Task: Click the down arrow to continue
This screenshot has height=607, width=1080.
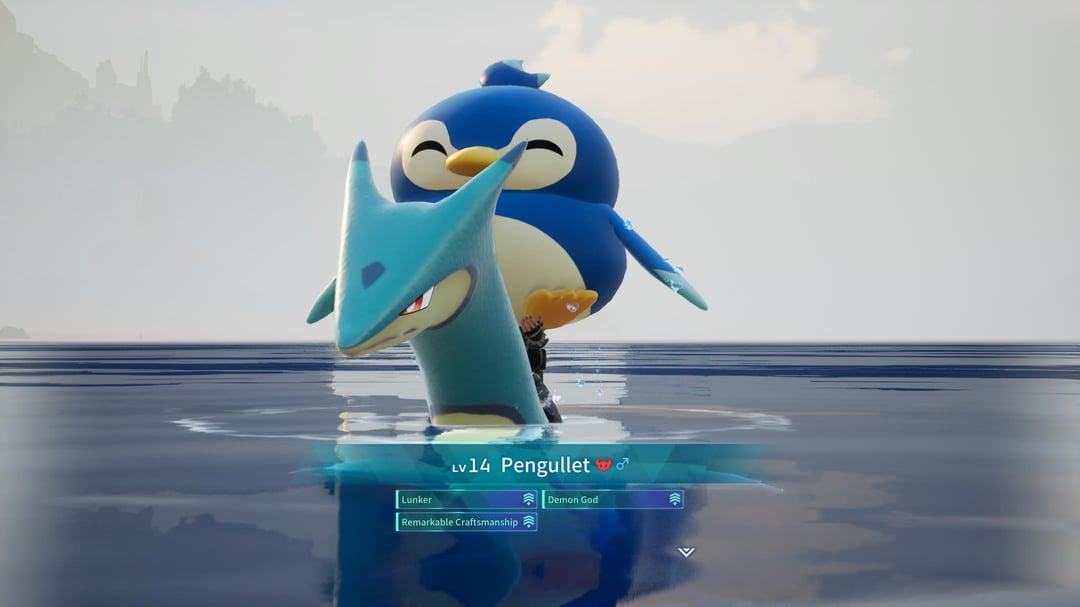Action: (x=685, y=552)
